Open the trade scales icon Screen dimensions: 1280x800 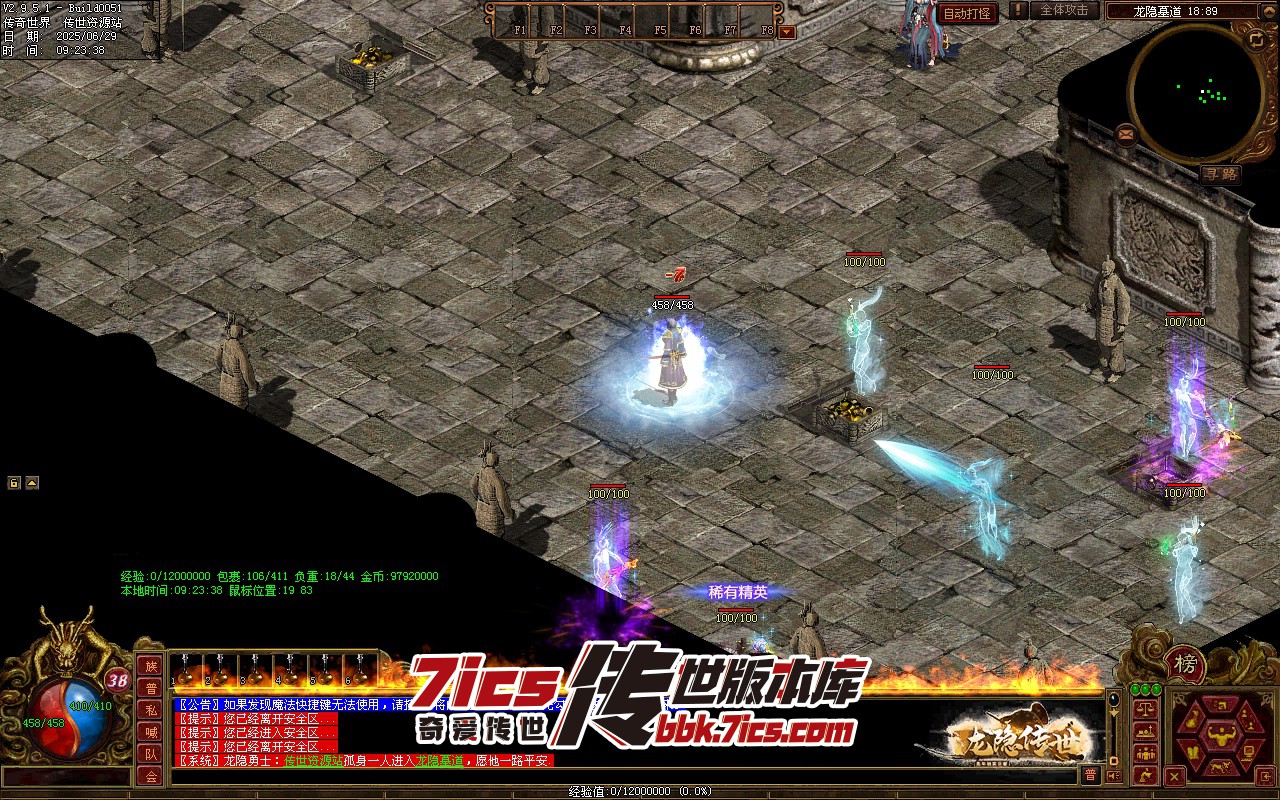tap(1145, 708)
